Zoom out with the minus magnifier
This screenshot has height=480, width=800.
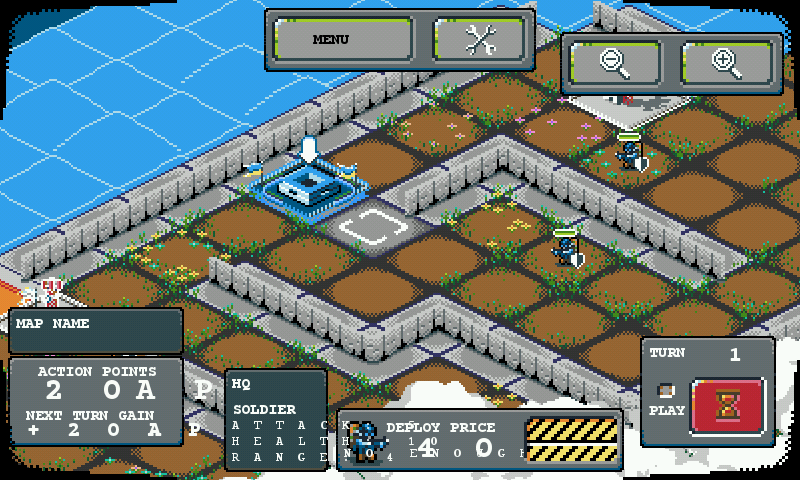point(616,63)
